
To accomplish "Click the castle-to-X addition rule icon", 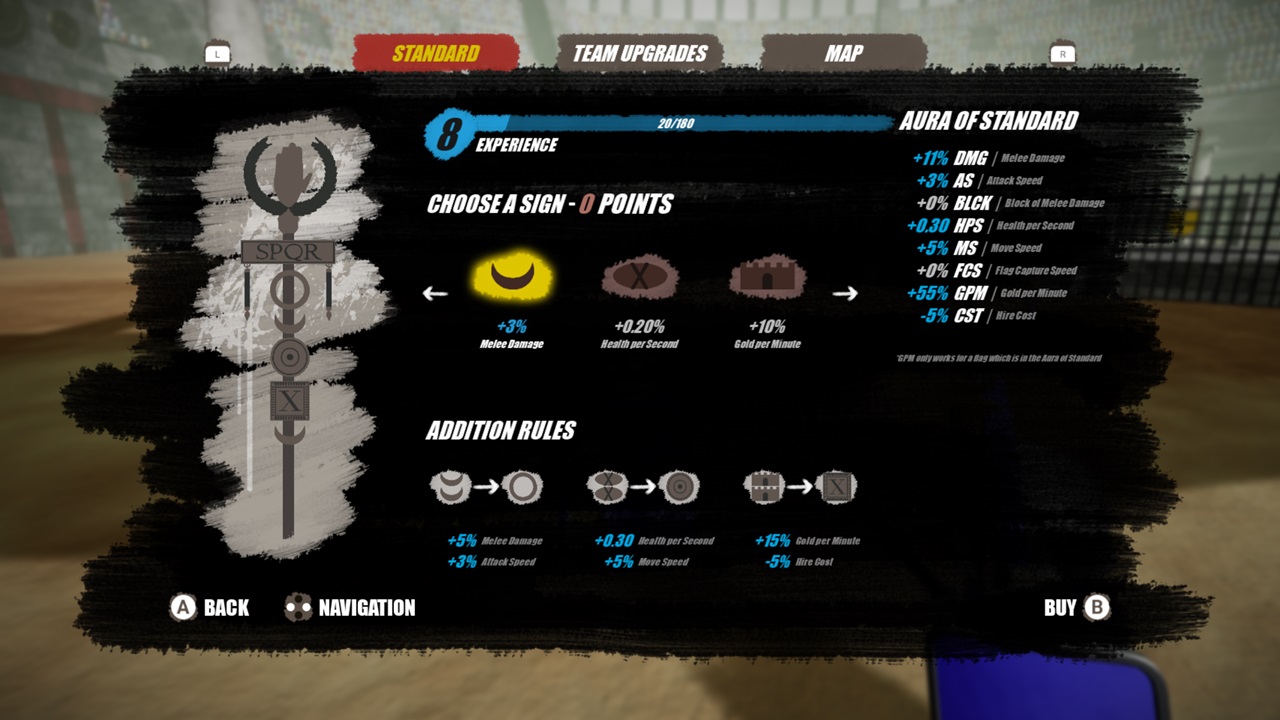I will (763, 487).
